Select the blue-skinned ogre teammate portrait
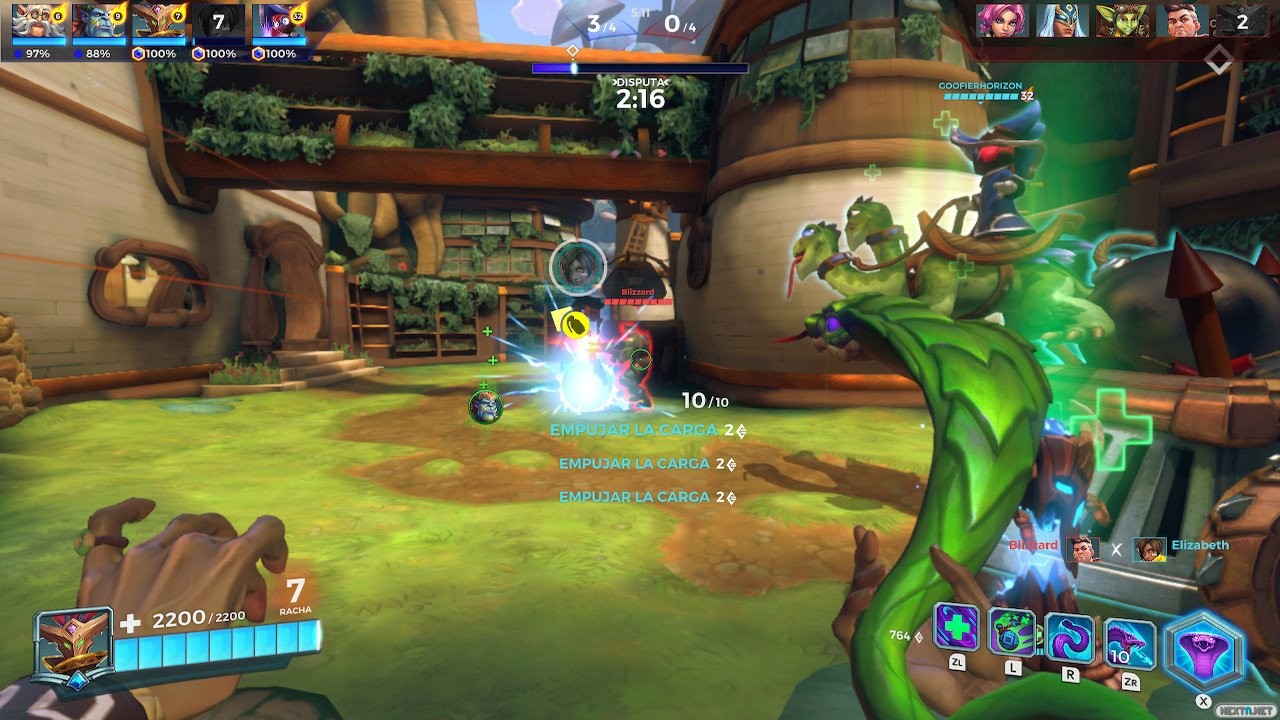The width and height of the screenshot is (1280, 720). point(99,21)
